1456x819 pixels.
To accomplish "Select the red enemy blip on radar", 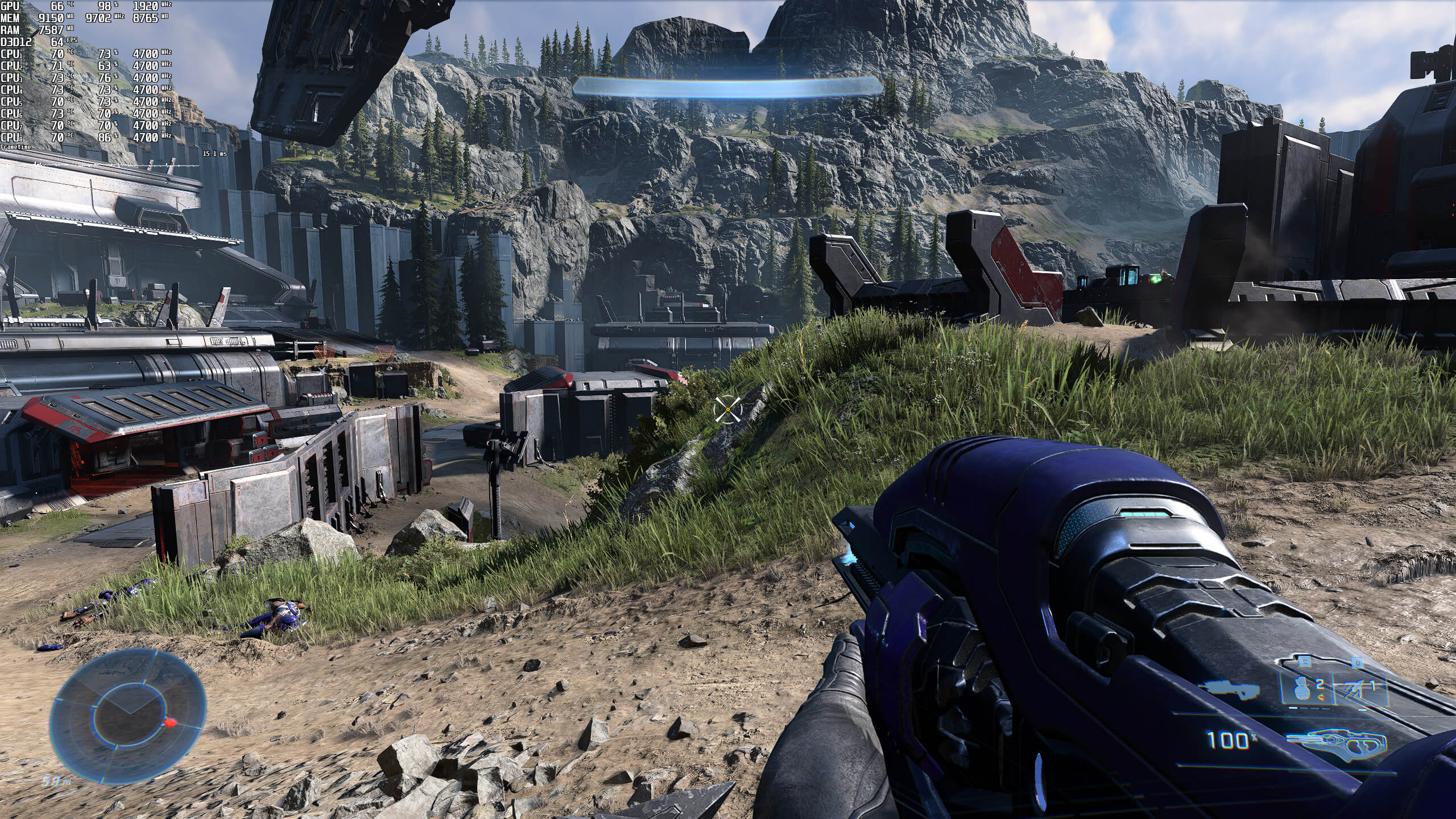I will pyautogui.click(x=169, y=722).
